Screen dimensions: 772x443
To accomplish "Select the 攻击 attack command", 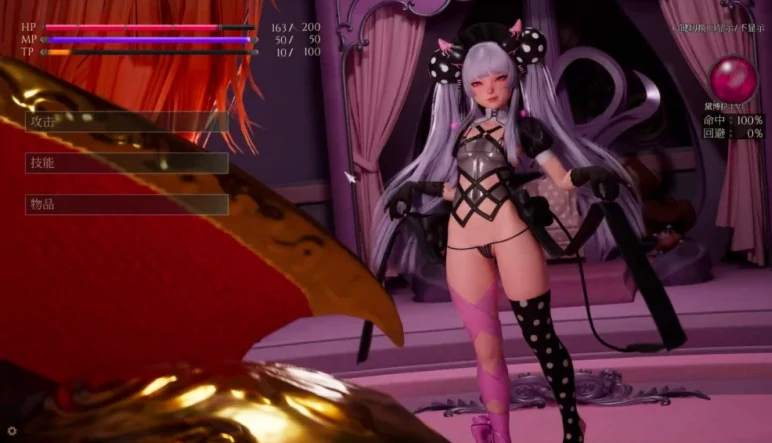I will (126, 121).
